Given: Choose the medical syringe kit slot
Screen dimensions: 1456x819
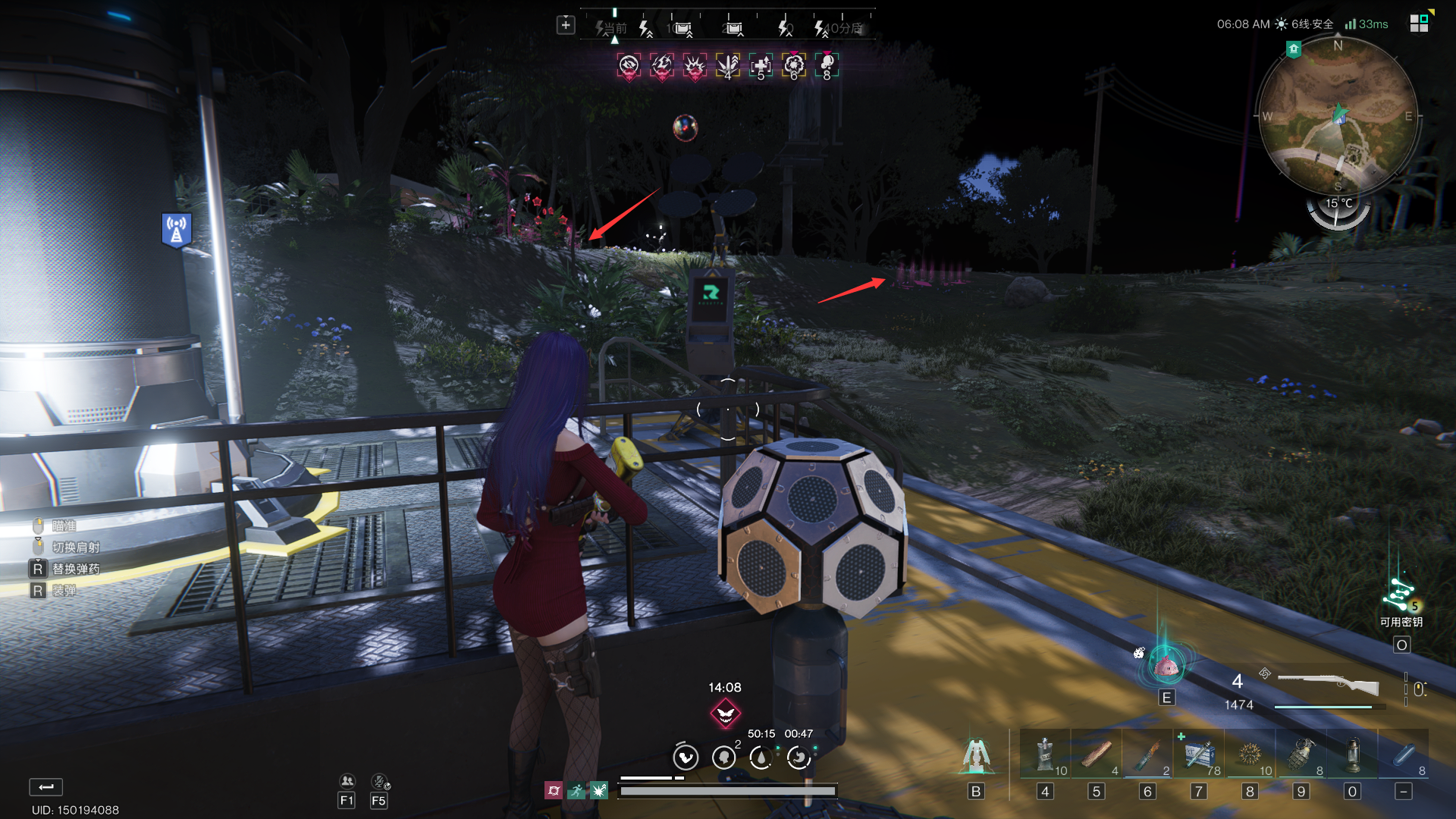Looking at the screenshot, I should (1199, 755).
